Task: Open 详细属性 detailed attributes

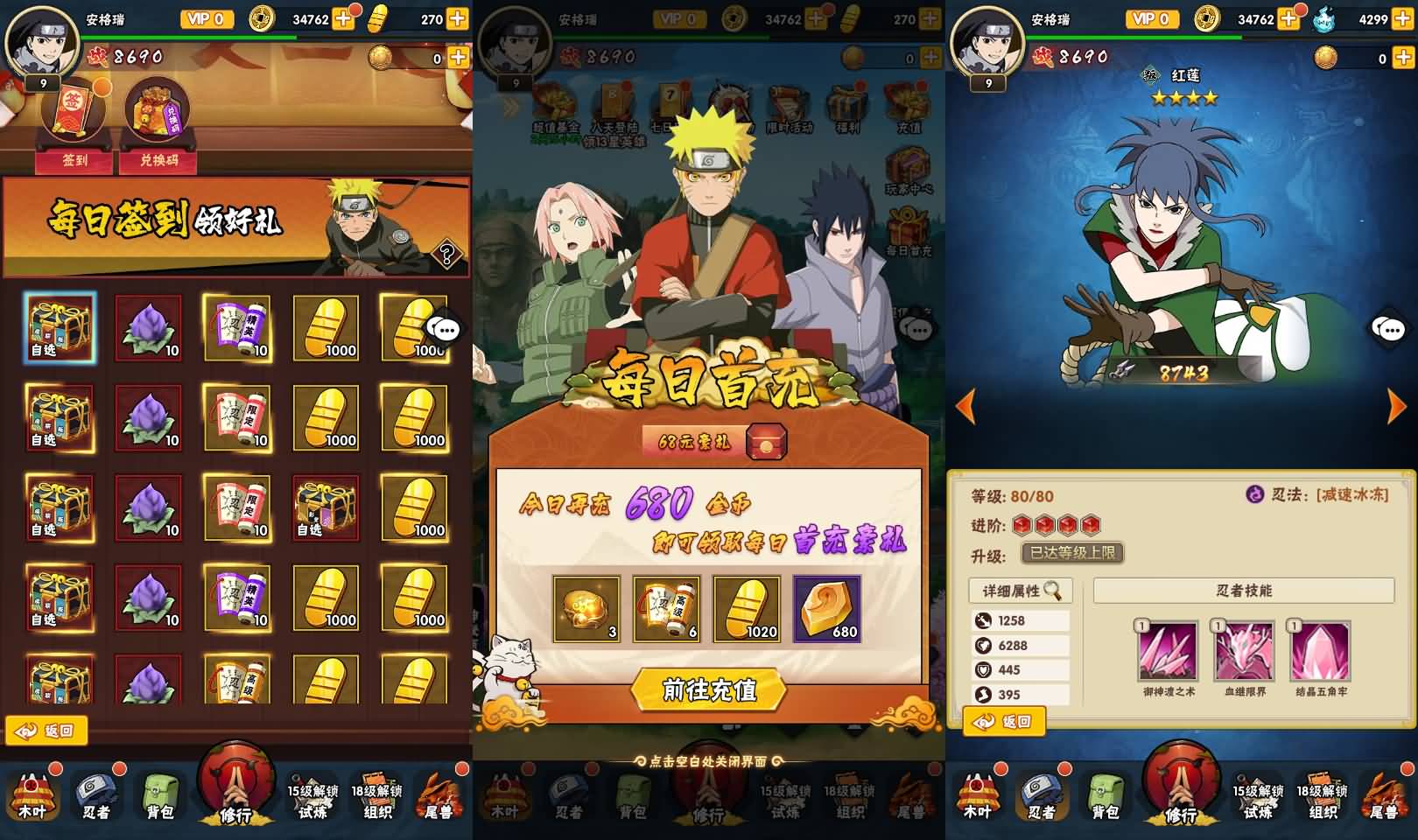Action: [x=1021, y=591]
